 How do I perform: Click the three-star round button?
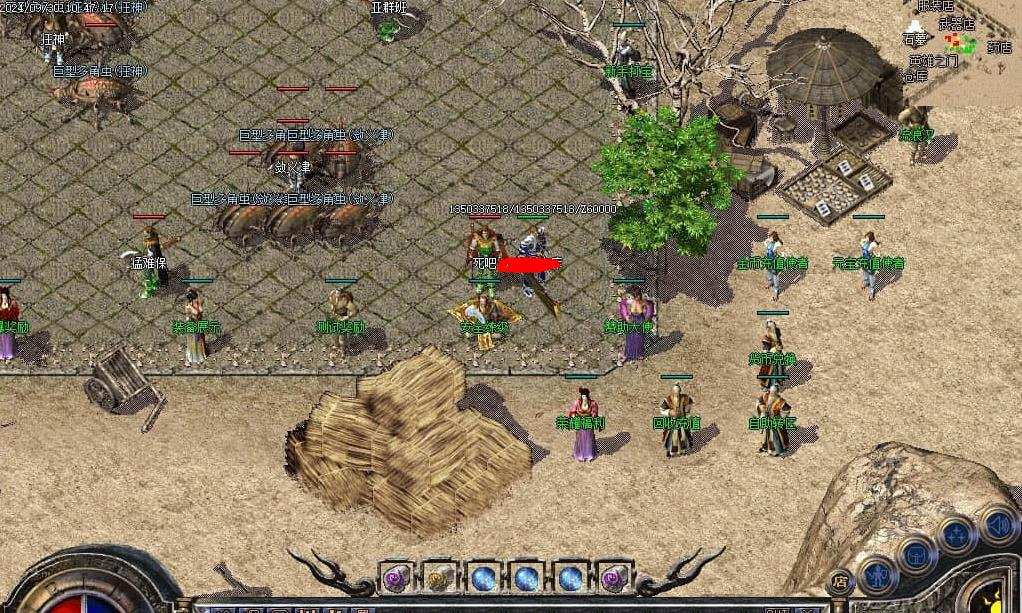tap(957, 534)
